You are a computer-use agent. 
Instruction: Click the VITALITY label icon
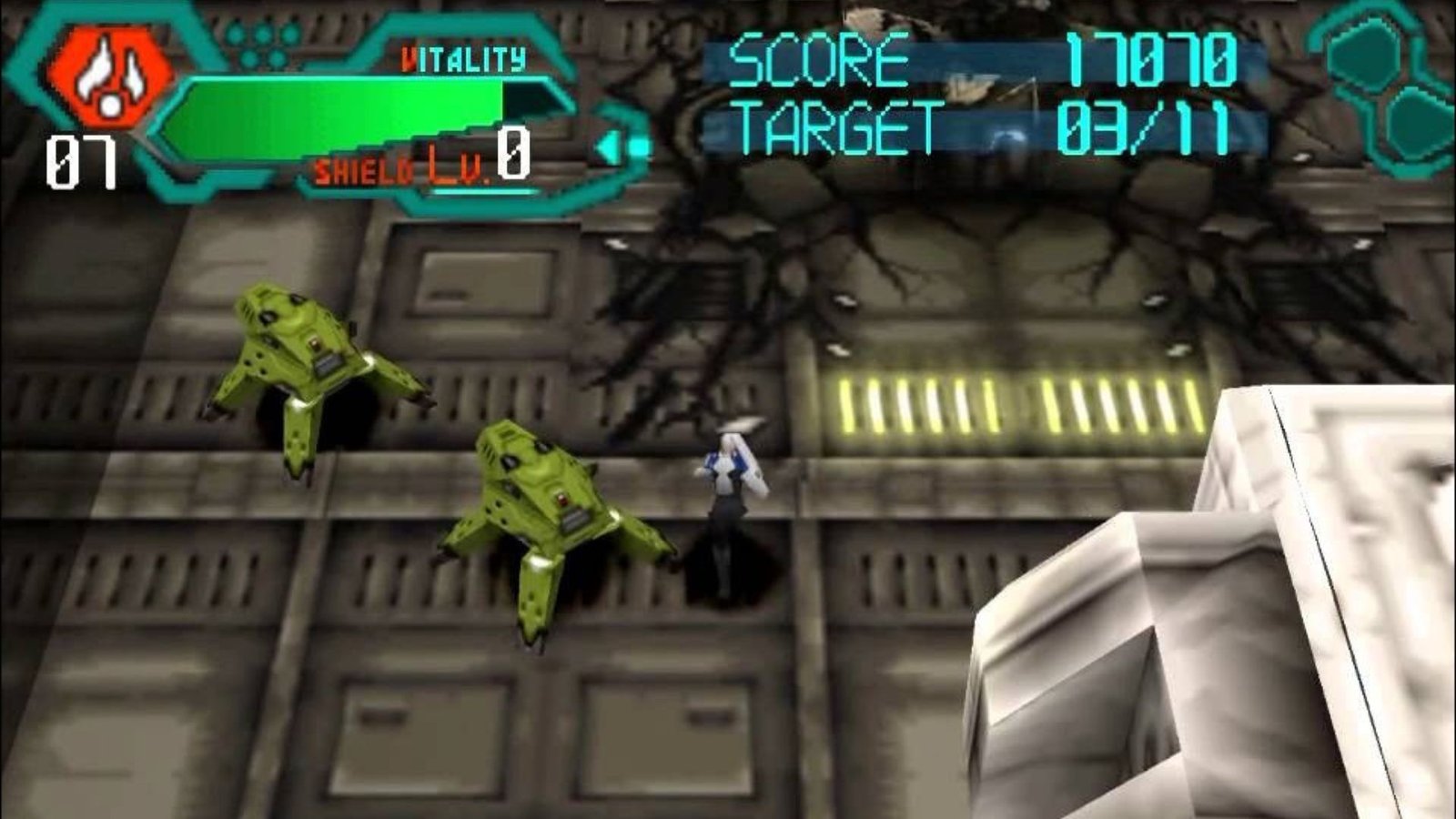point(464,59)
